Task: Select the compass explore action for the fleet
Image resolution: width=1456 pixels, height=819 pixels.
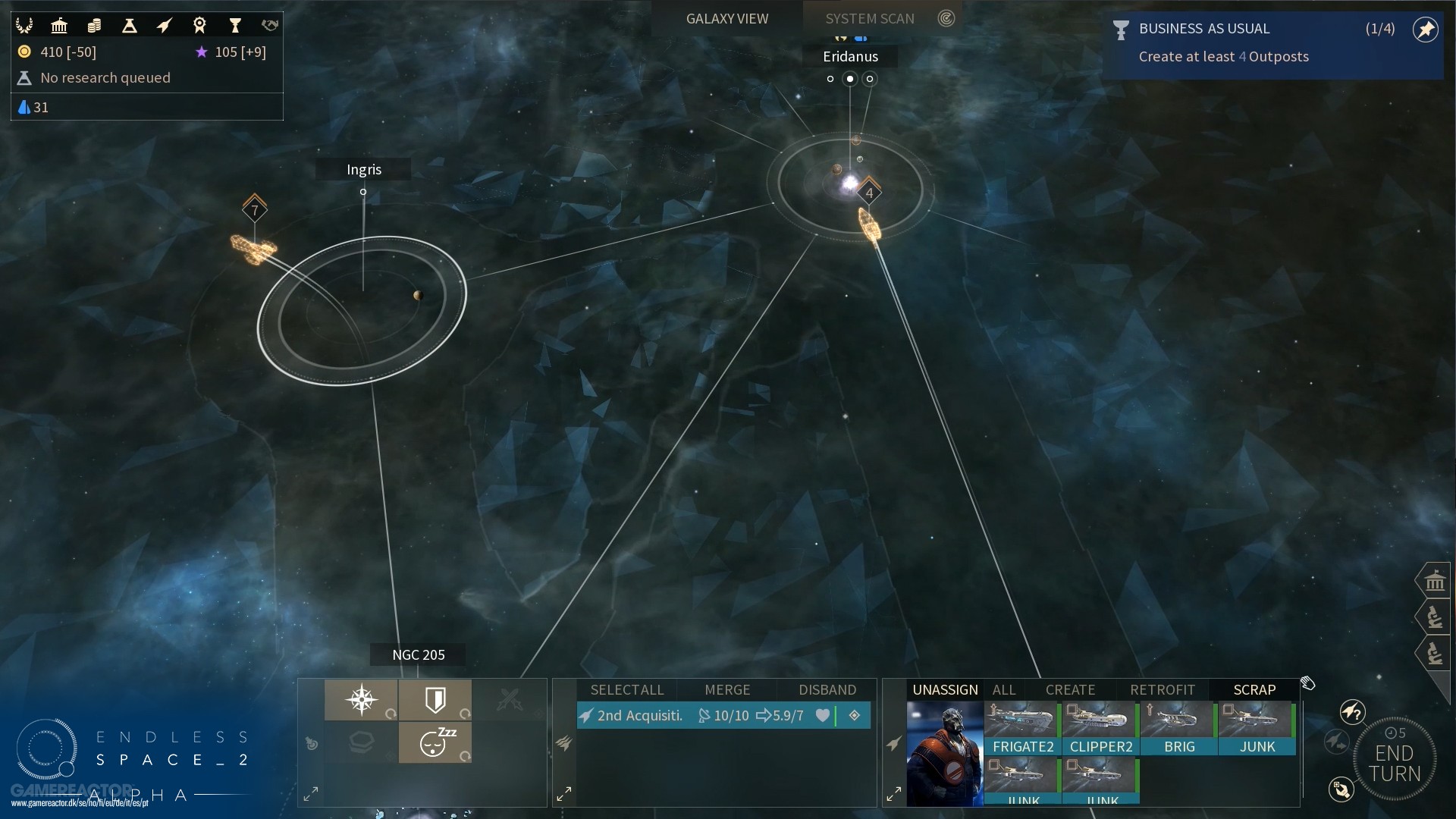Action: click(362, 700)
